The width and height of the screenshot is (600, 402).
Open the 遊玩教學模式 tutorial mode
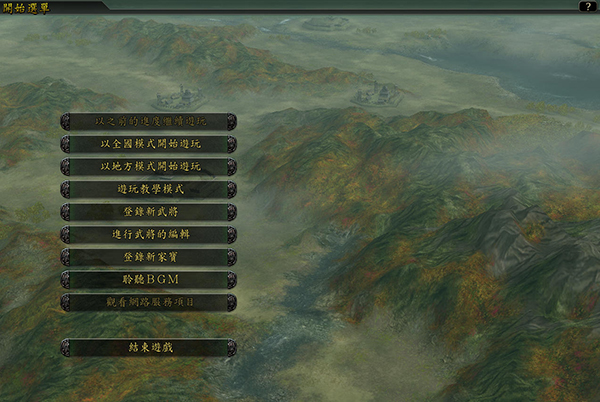pos(149,189)
